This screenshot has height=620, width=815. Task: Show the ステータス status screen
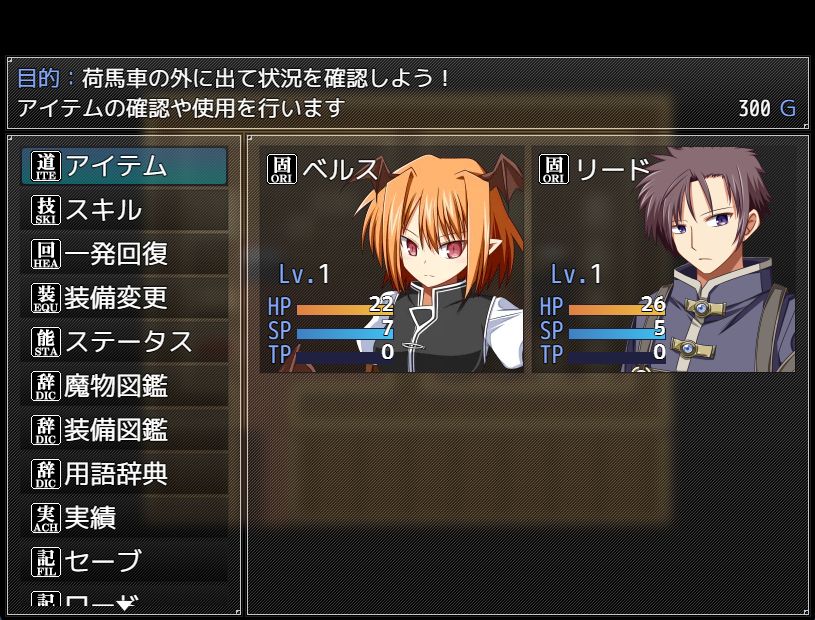coord(124,342)
